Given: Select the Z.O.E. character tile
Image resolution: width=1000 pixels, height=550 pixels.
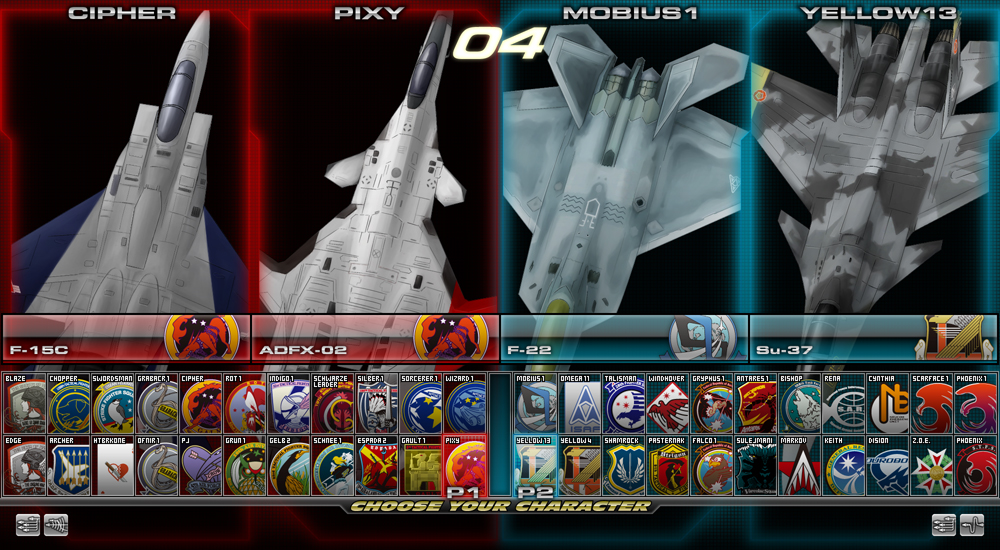Looking at the screenshot, I should coord(932,465).
